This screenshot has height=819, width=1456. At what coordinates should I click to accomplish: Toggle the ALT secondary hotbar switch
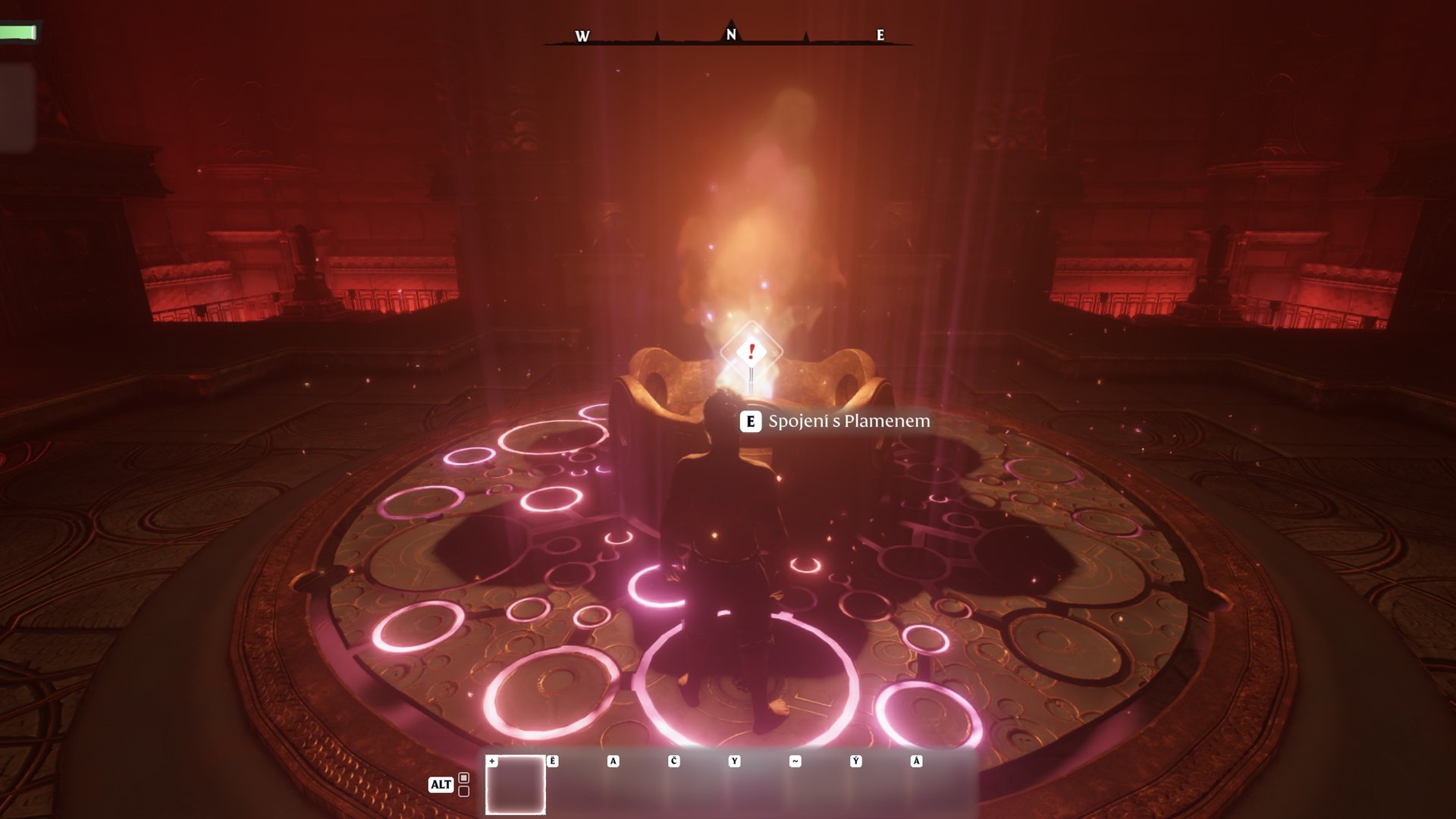click(x=441, y=785)
